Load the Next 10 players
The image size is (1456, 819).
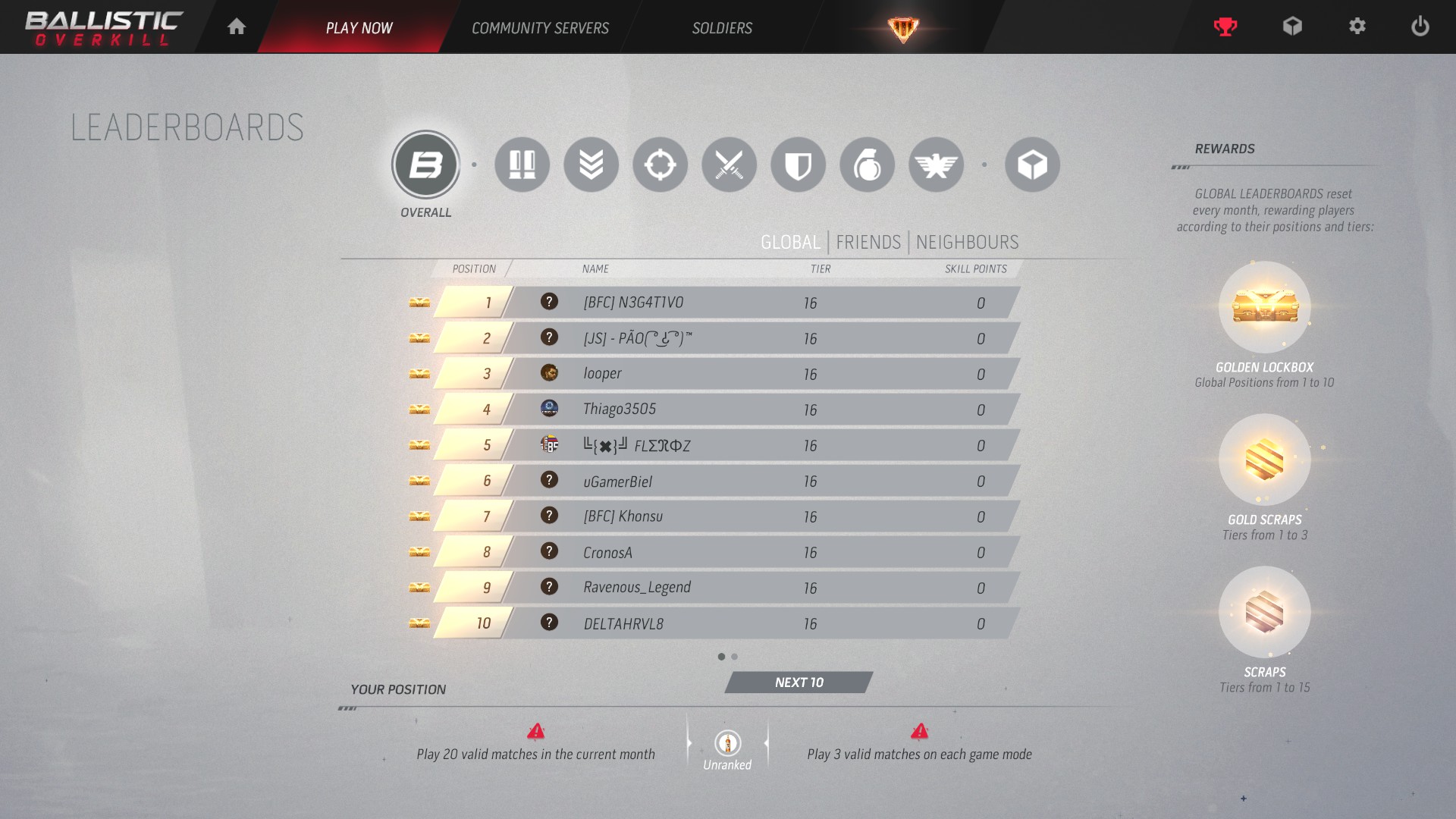point(799,682)
